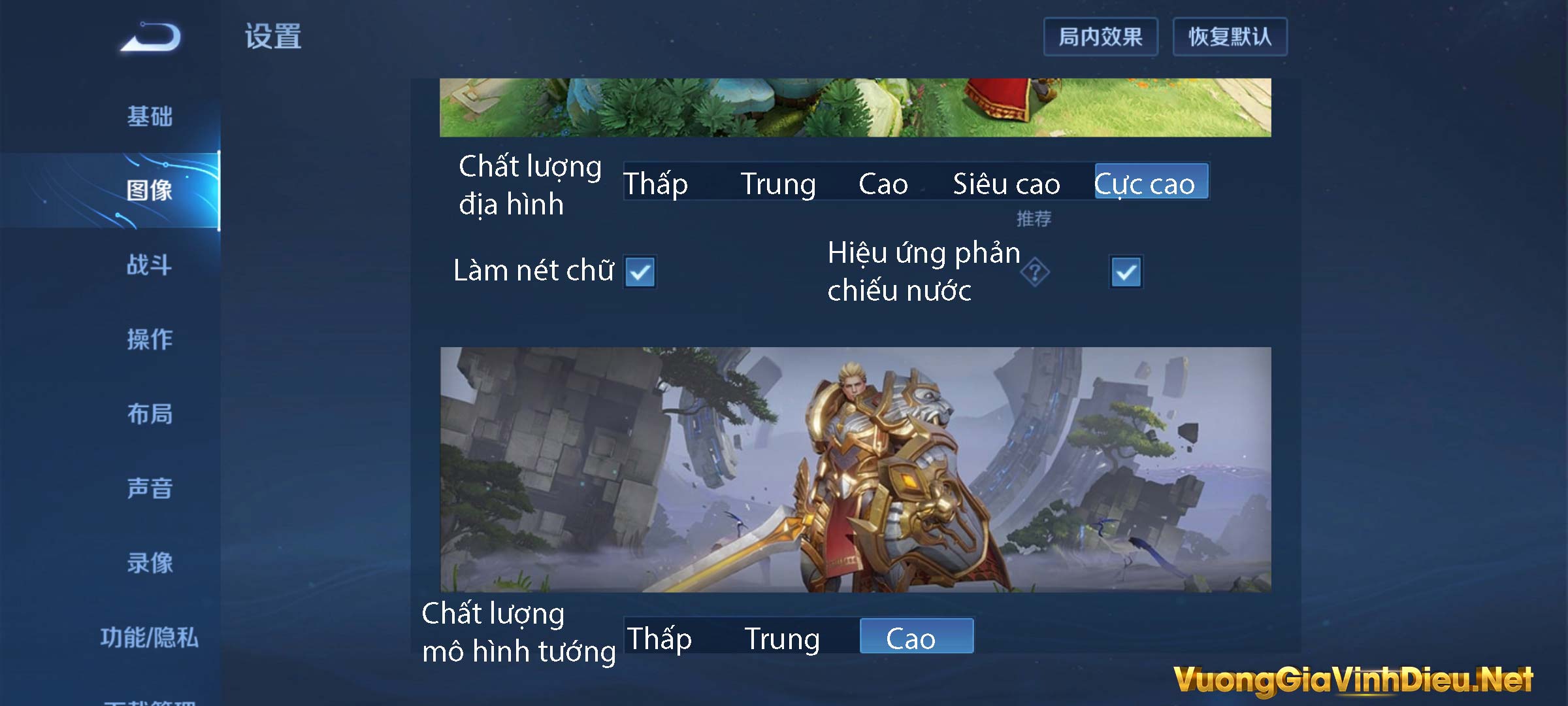Open the 声音 (Sound) settings section

[x=149, y=489]
